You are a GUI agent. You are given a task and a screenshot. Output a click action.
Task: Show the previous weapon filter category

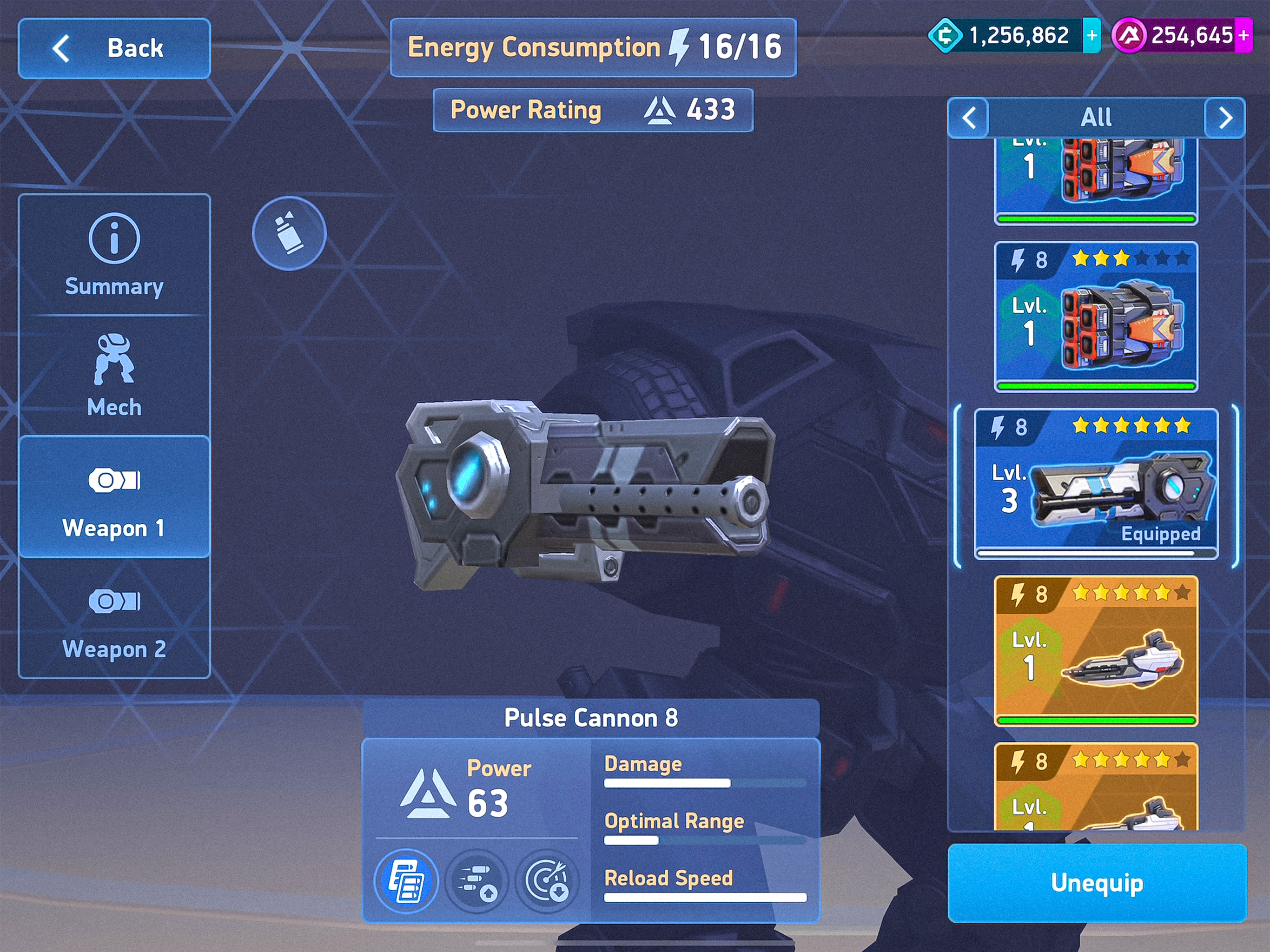click(x=969, y=118)
